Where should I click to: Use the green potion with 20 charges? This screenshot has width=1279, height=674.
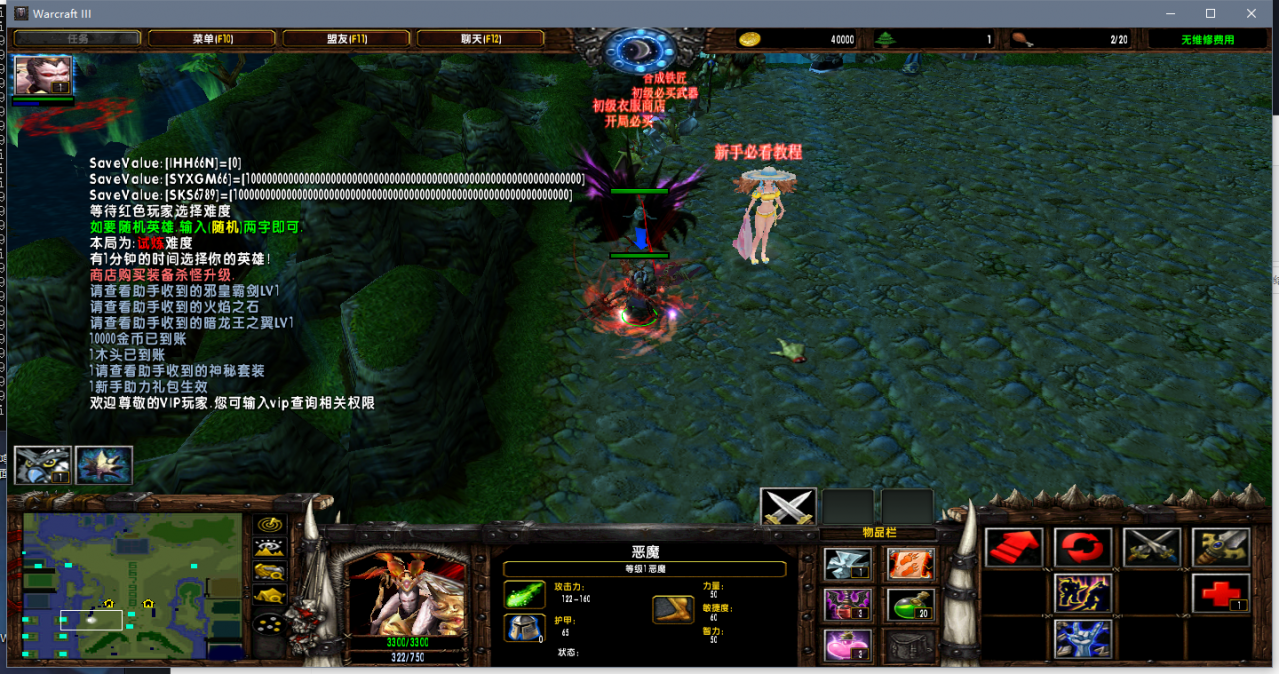point(909,604)
